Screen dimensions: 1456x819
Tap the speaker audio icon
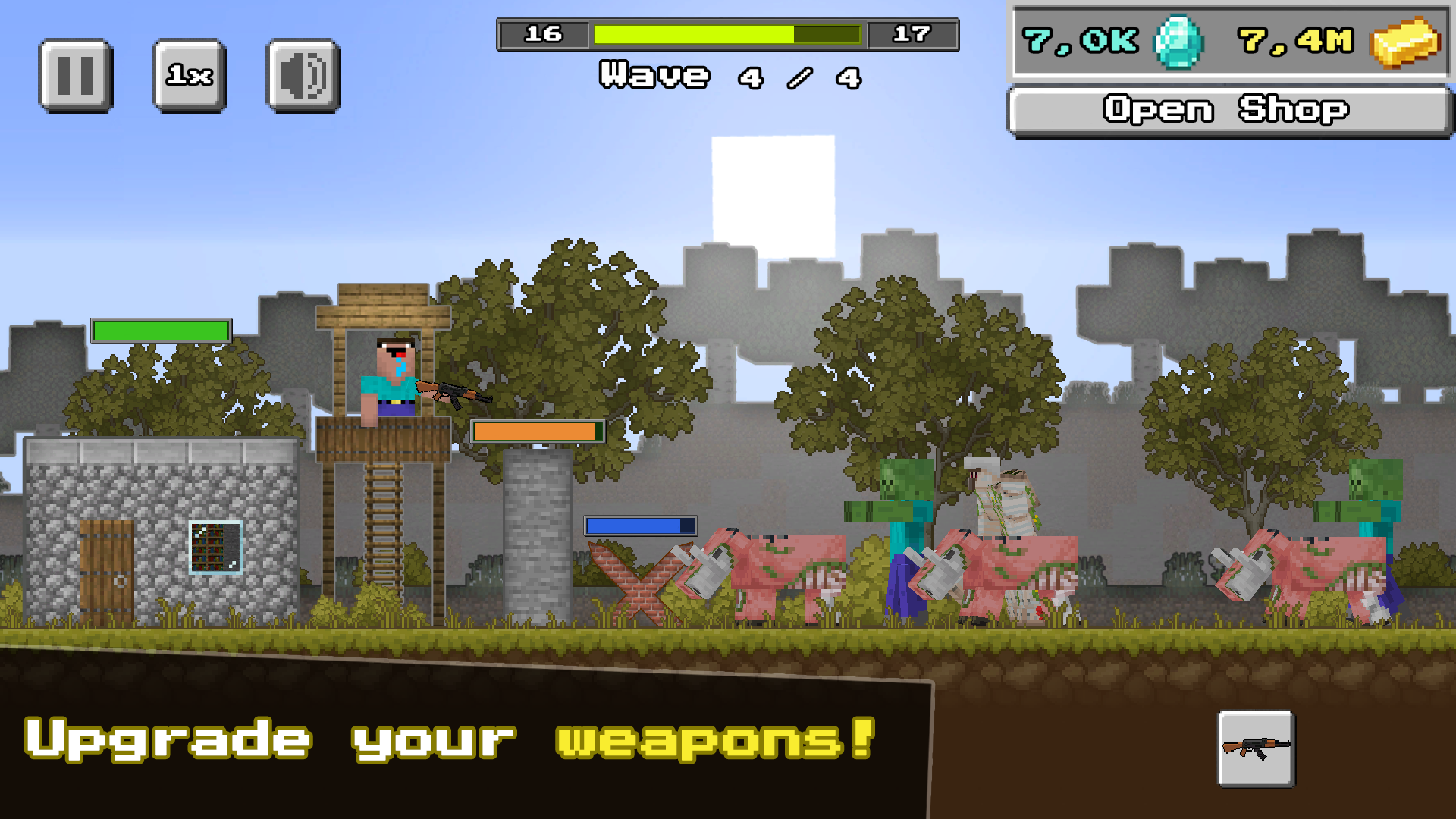click(x=300, y=74)
